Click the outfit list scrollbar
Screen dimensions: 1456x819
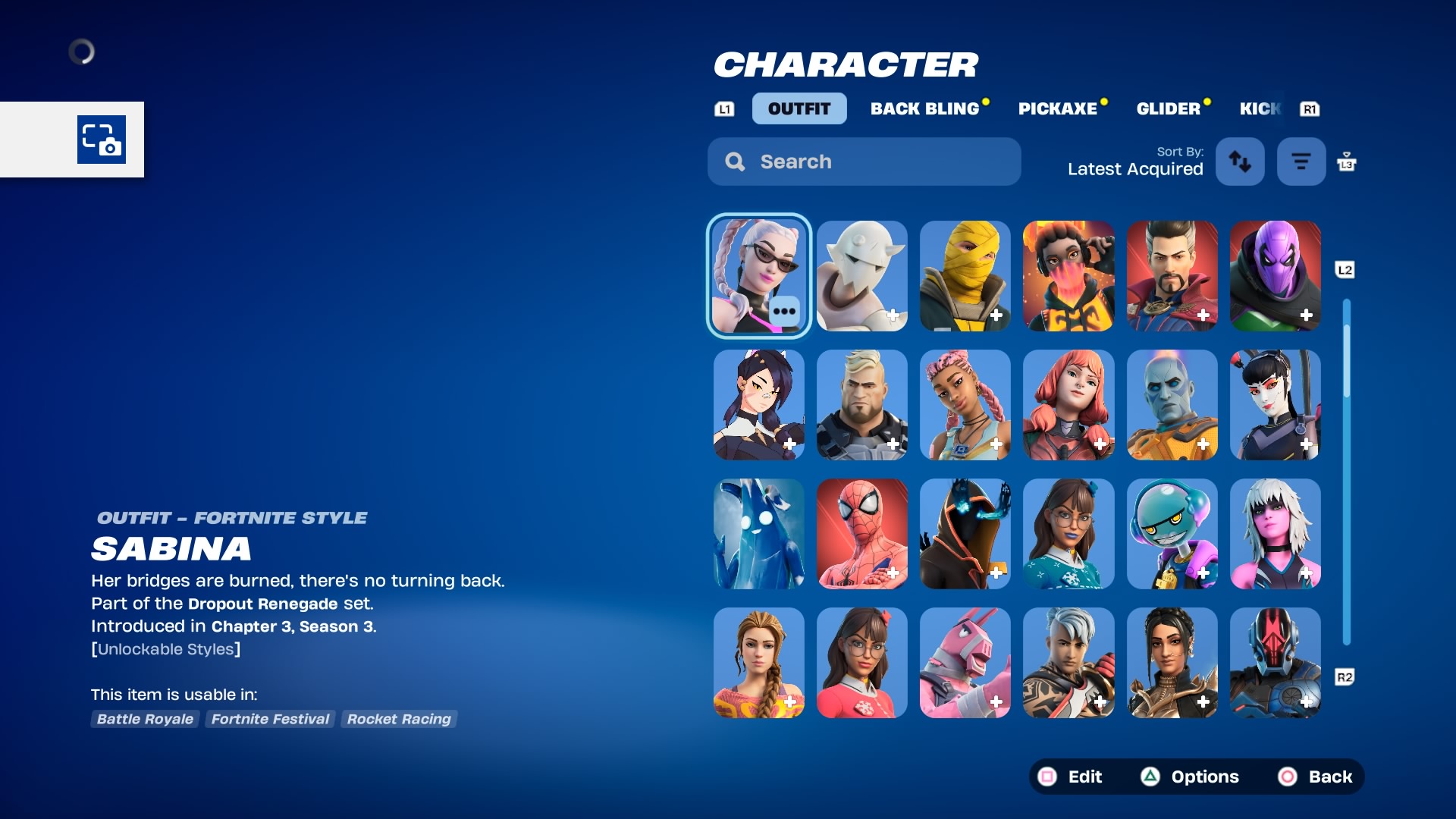pyautogui.click(x=1346, y=470)
